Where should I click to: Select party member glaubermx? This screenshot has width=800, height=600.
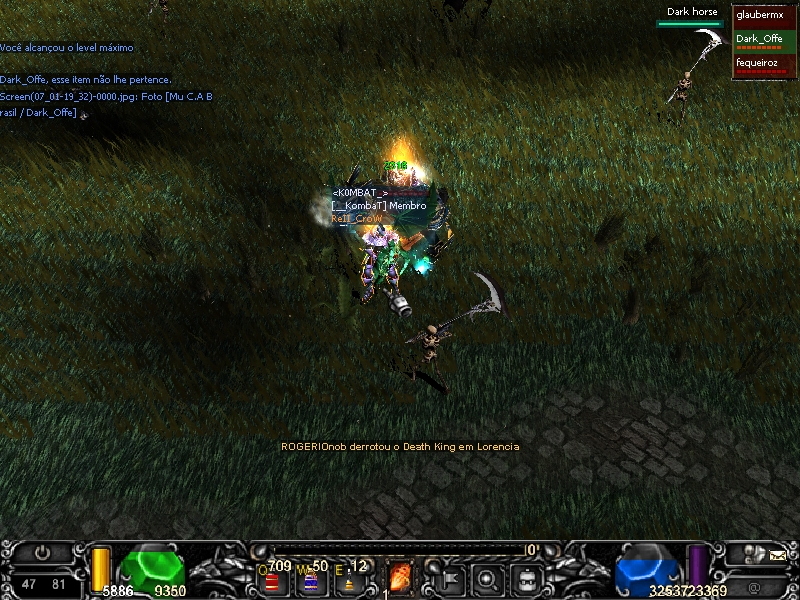(x=764, y=17)
